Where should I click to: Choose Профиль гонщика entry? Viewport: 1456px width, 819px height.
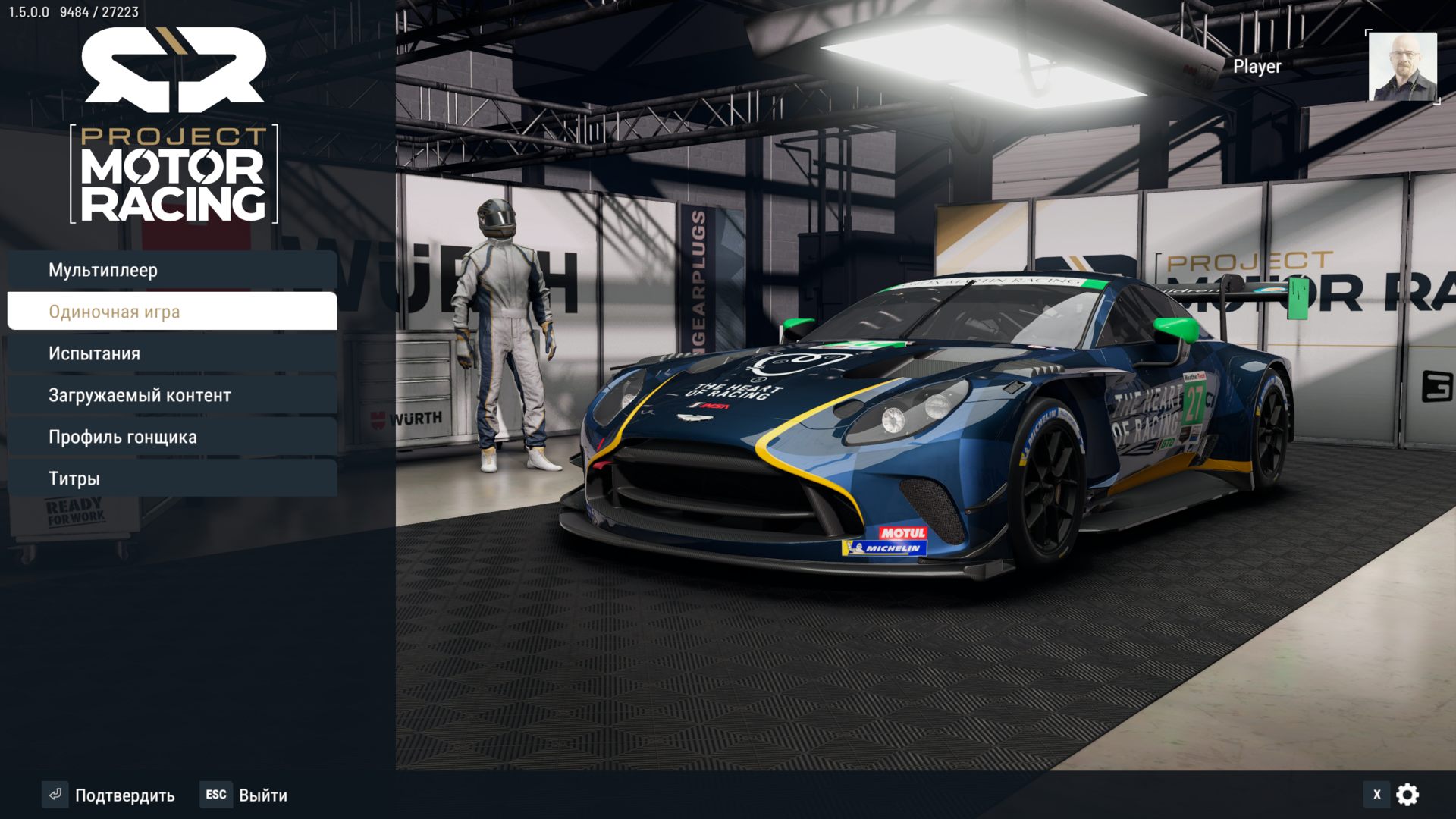(172, 437)
